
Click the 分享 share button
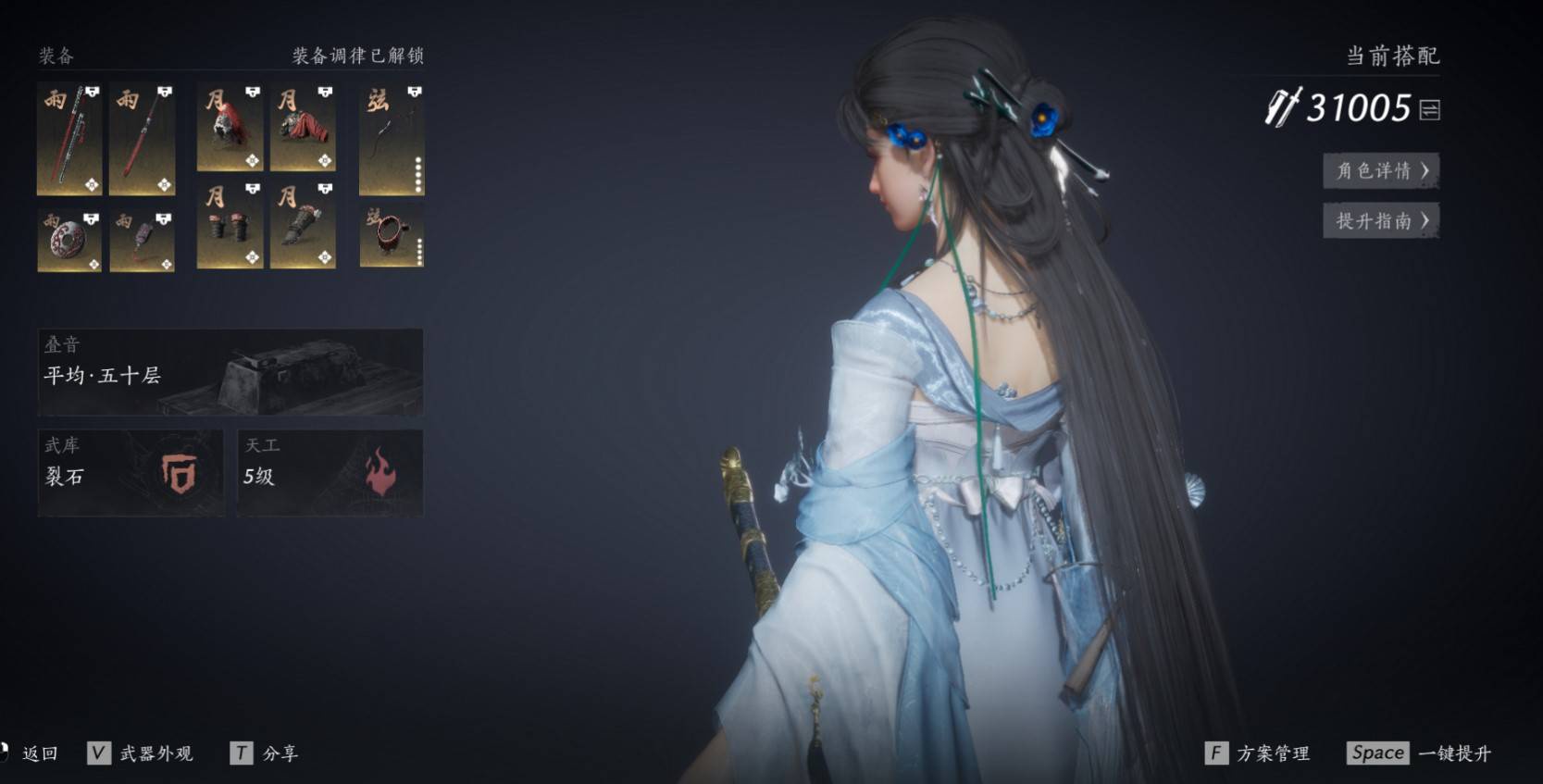pos(280,753)
